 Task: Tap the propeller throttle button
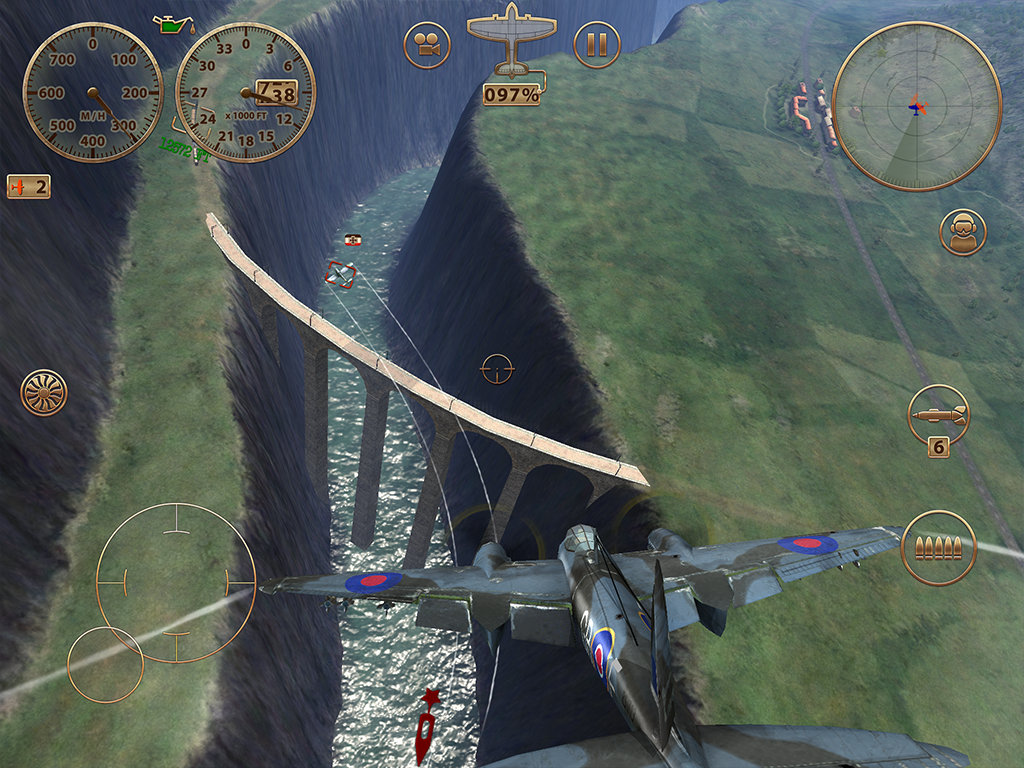[44, 392]
